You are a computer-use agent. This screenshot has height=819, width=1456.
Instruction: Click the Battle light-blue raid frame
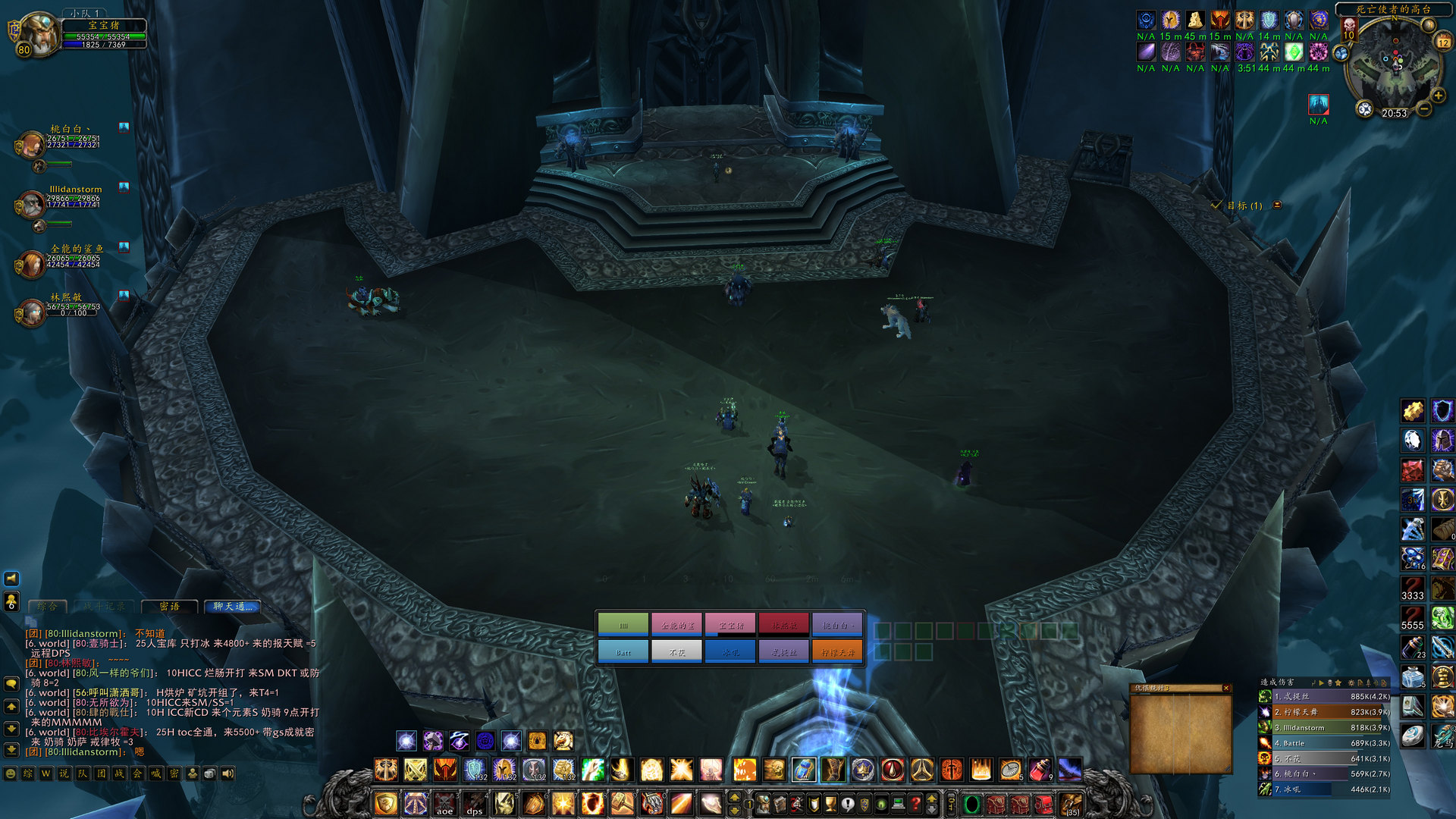[x=623, y=652]
